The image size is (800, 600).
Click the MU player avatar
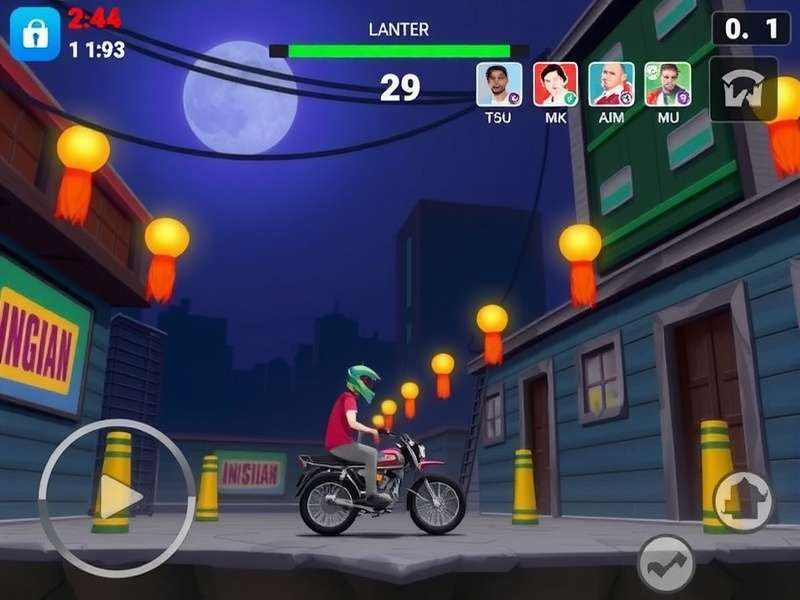pos(667,84)
